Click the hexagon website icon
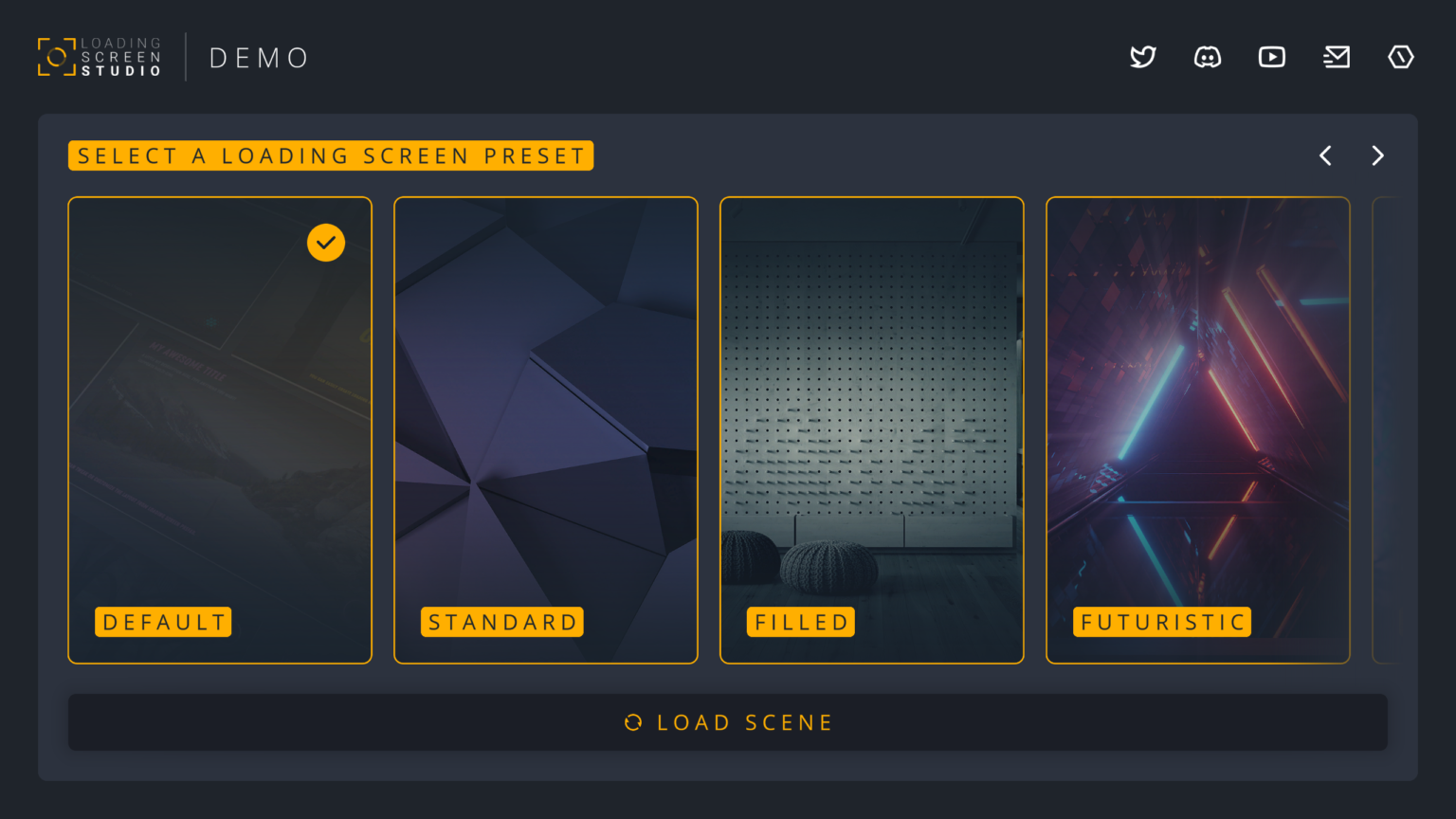This screenshot has width=1456, height=819. [x=1400, y=57]
